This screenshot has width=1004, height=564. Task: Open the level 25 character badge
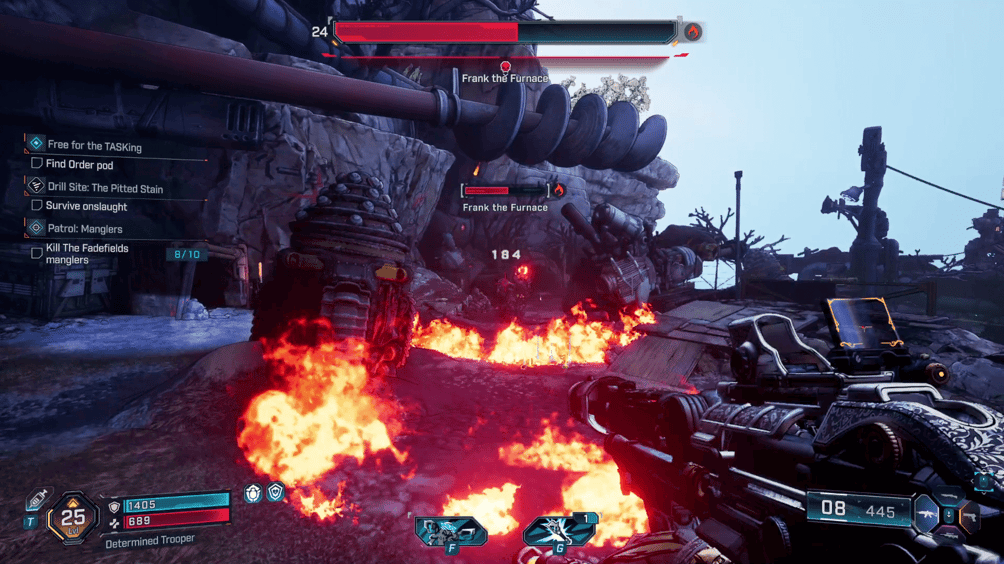point(73,517)
